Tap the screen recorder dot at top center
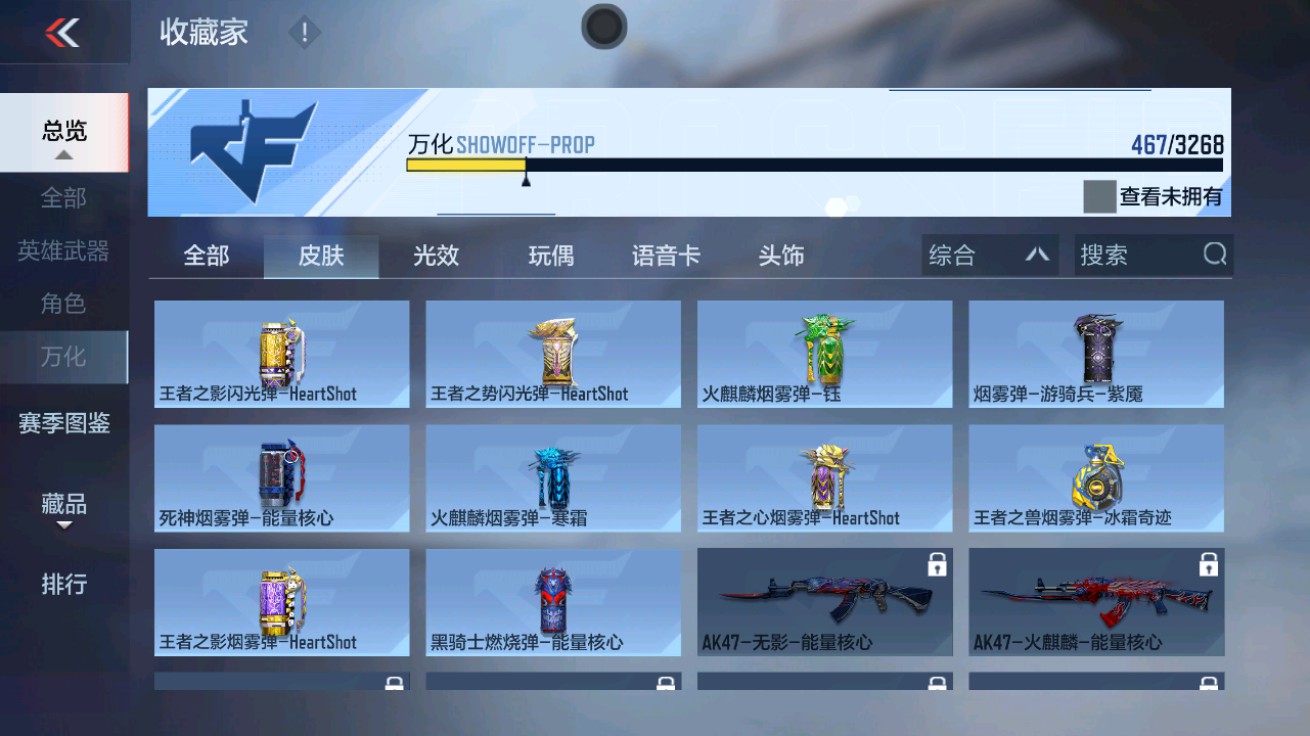 (x=602, y=27)
